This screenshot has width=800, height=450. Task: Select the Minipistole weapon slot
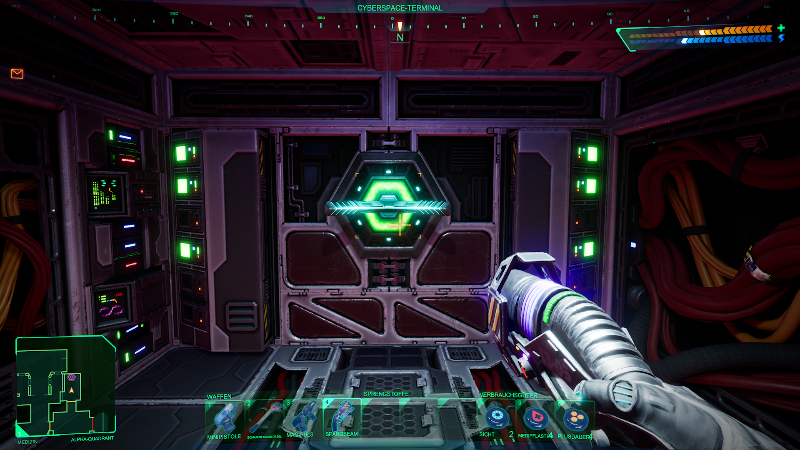click(x=224, y=417)
